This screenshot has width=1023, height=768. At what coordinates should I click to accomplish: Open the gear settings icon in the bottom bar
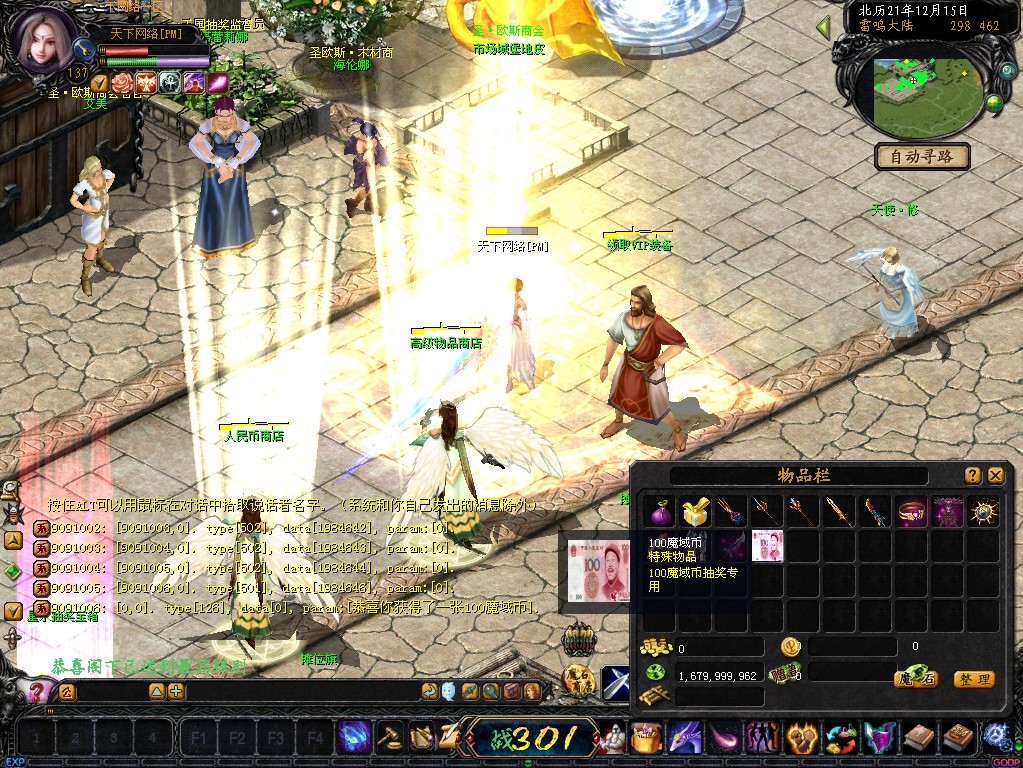[995, 738]
